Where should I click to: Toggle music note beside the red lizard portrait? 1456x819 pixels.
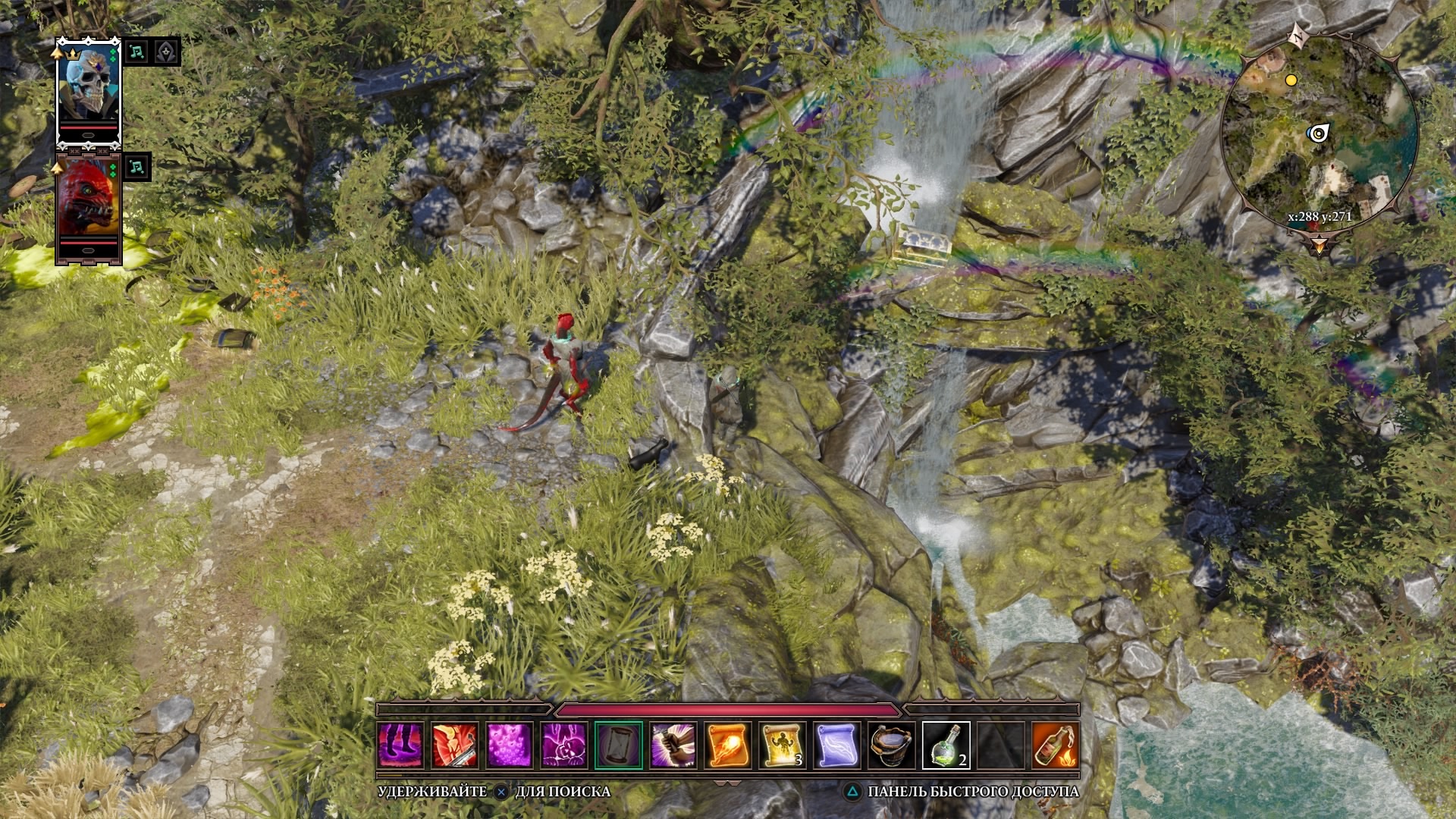pos(136,166)
